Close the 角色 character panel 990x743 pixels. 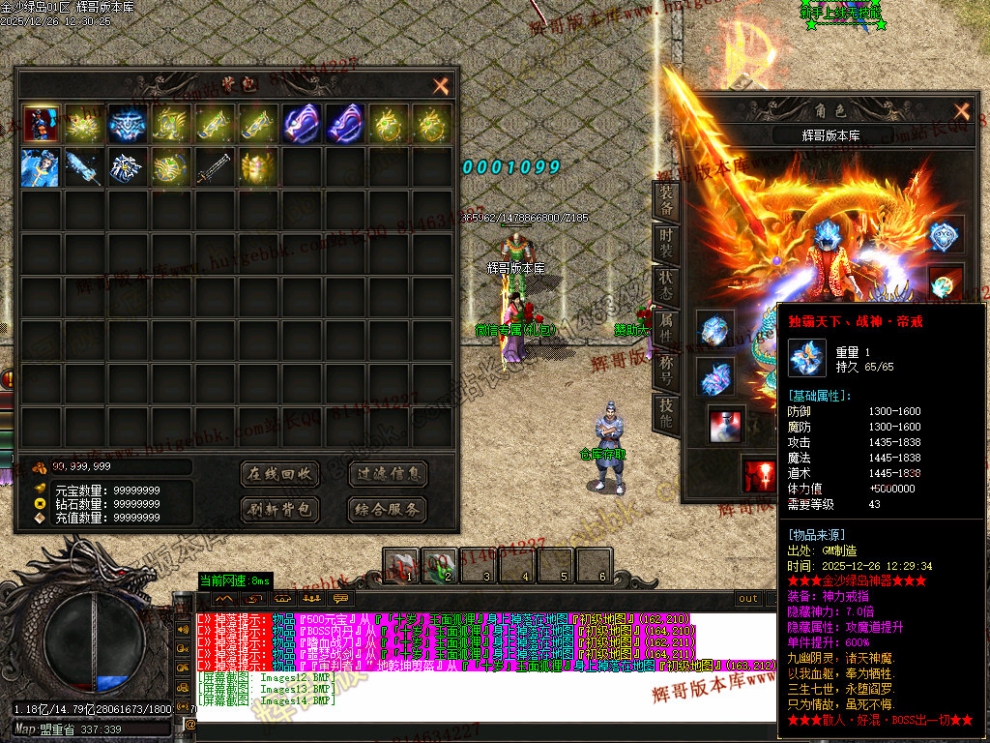(962, 111)
